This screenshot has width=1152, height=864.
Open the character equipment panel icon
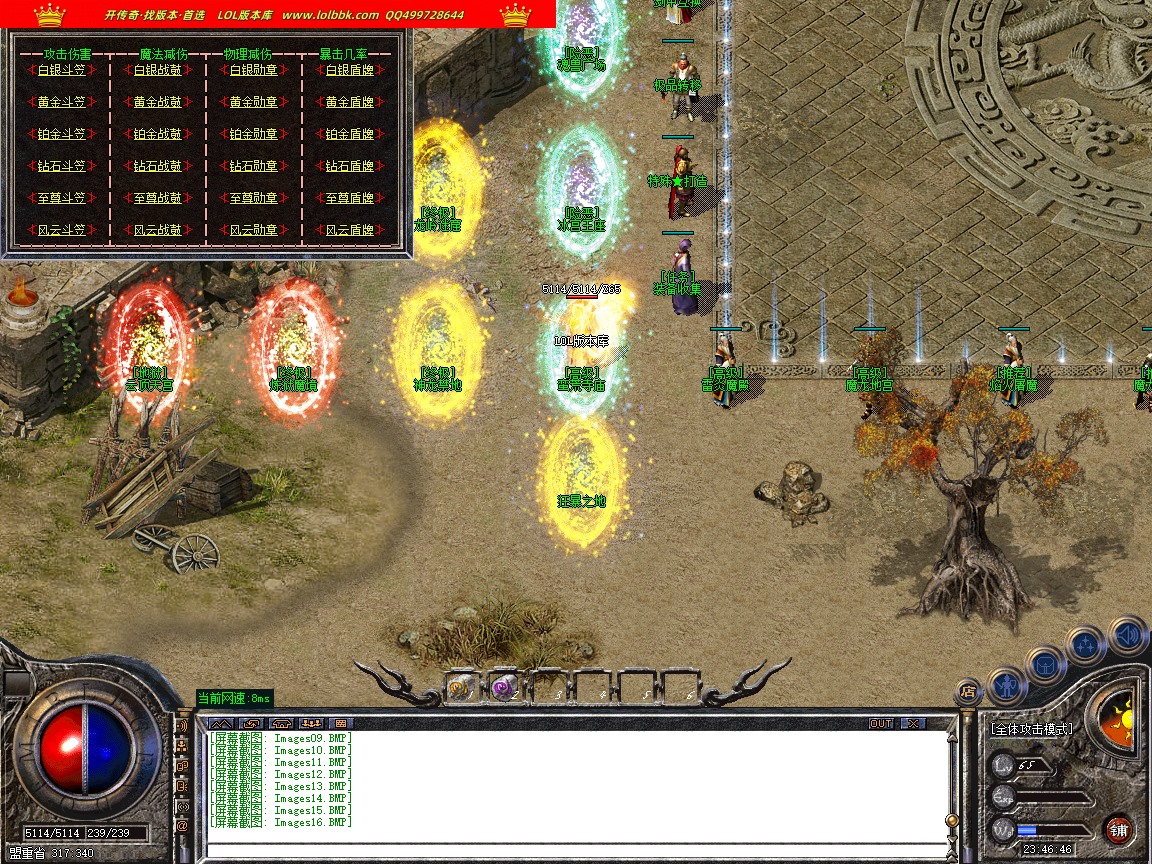[1006, 686]
